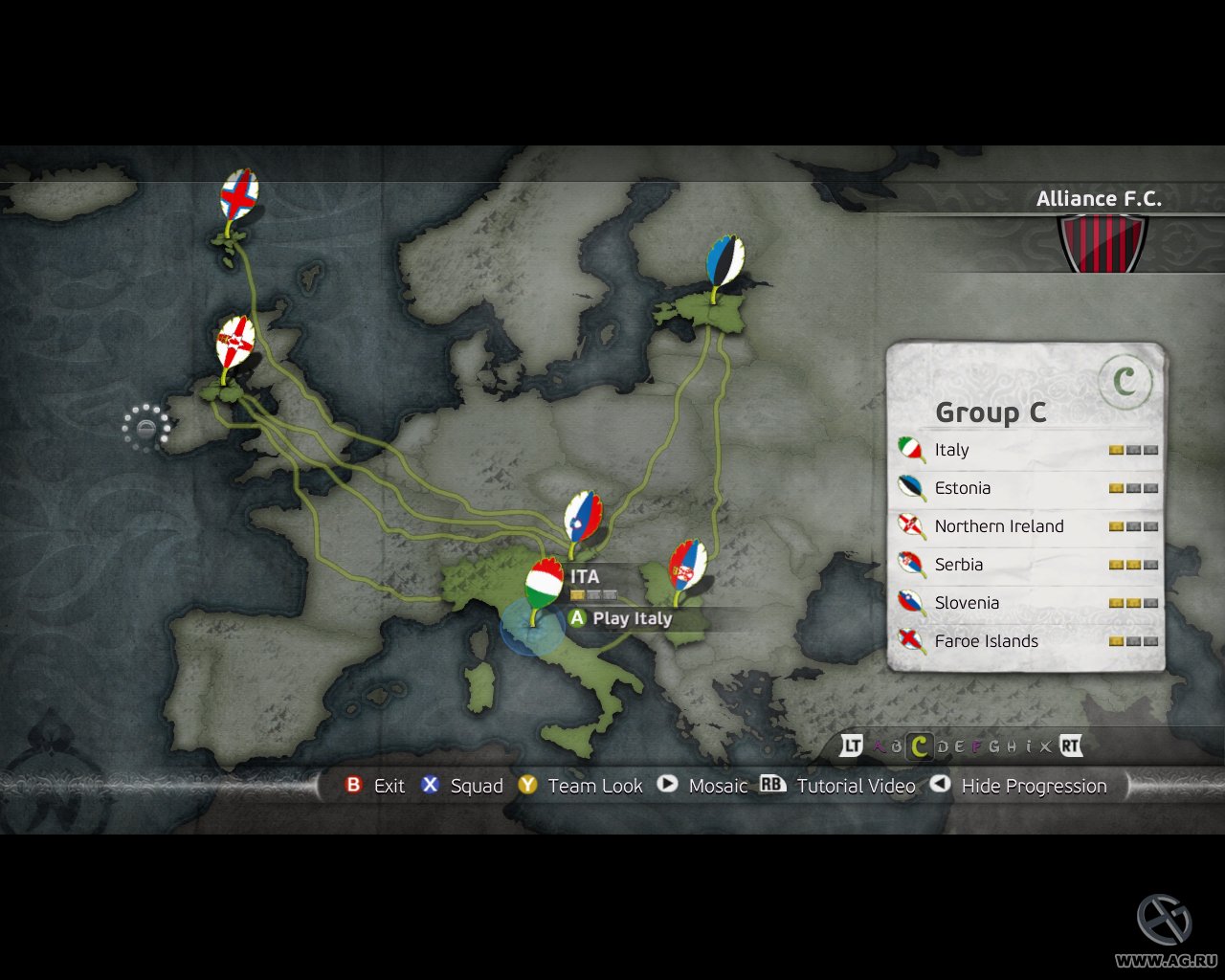Click the Slovenia balloon flag marker
Screen dimensions: 1225x980
pyautogui.click(x=582, y=515)
